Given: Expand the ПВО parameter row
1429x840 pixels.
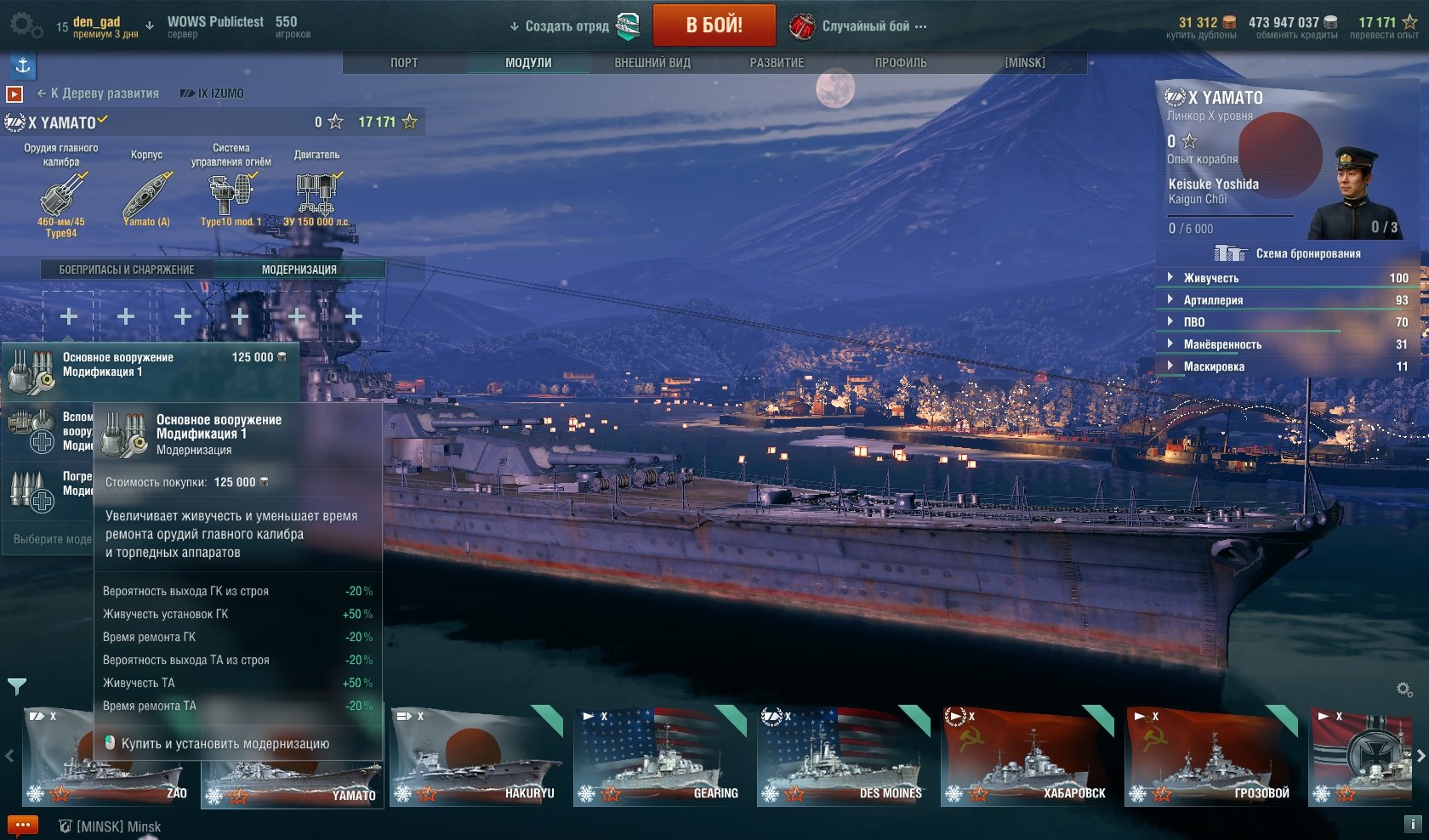Looking at the screenshot, I should (1194, 322).
